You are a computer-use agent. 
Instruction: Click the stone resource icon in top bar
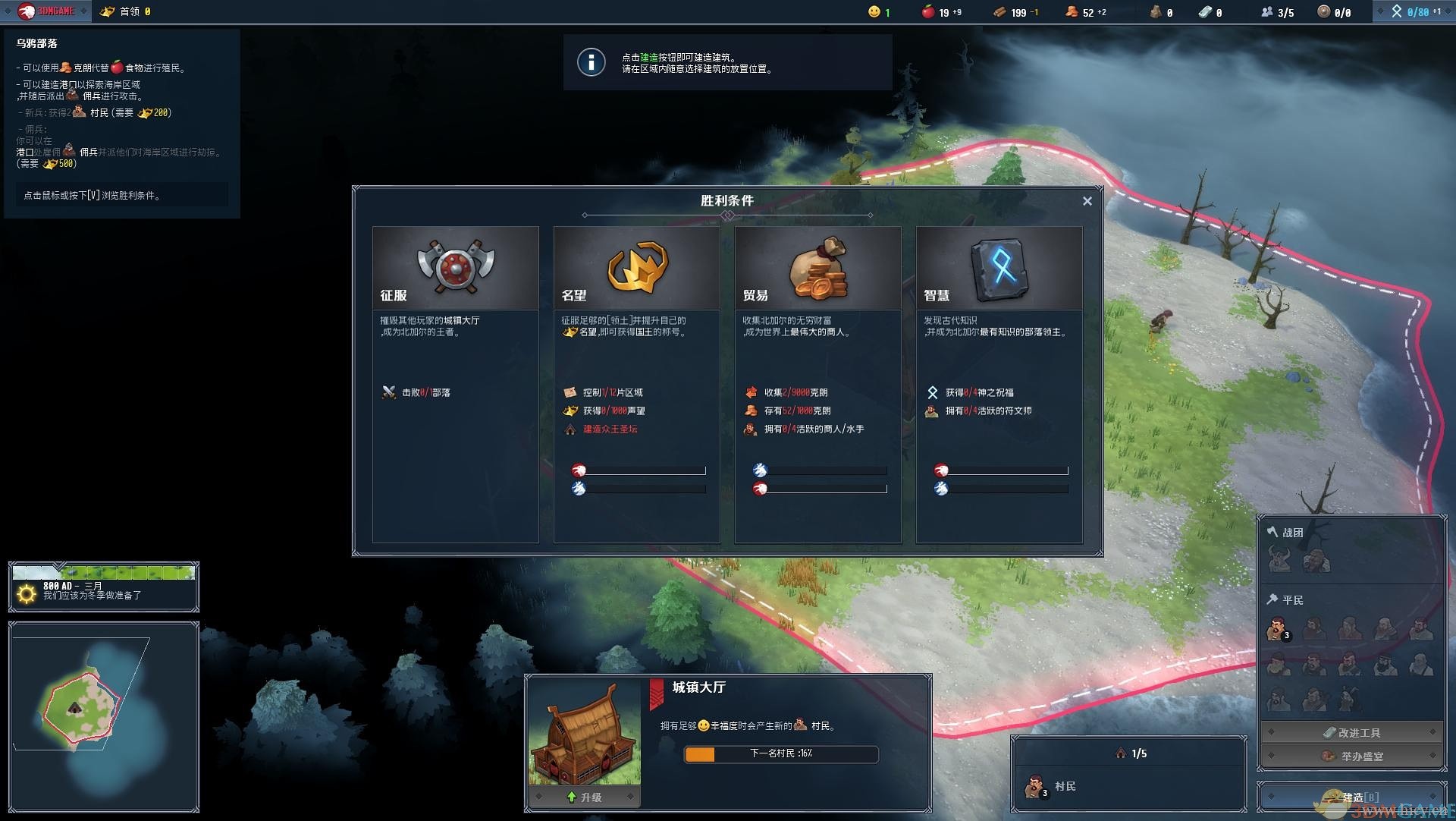click(x=1156, y=11)
